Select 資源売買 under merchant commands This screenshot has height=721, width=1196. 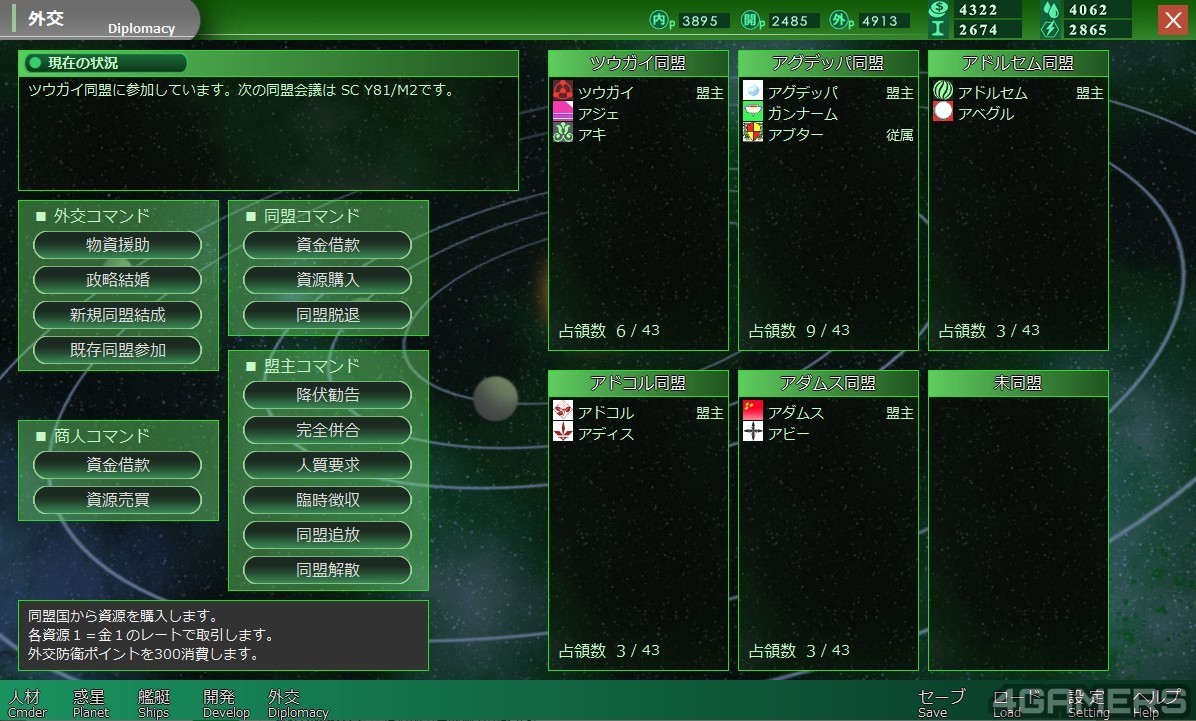[x=118, y=500]
